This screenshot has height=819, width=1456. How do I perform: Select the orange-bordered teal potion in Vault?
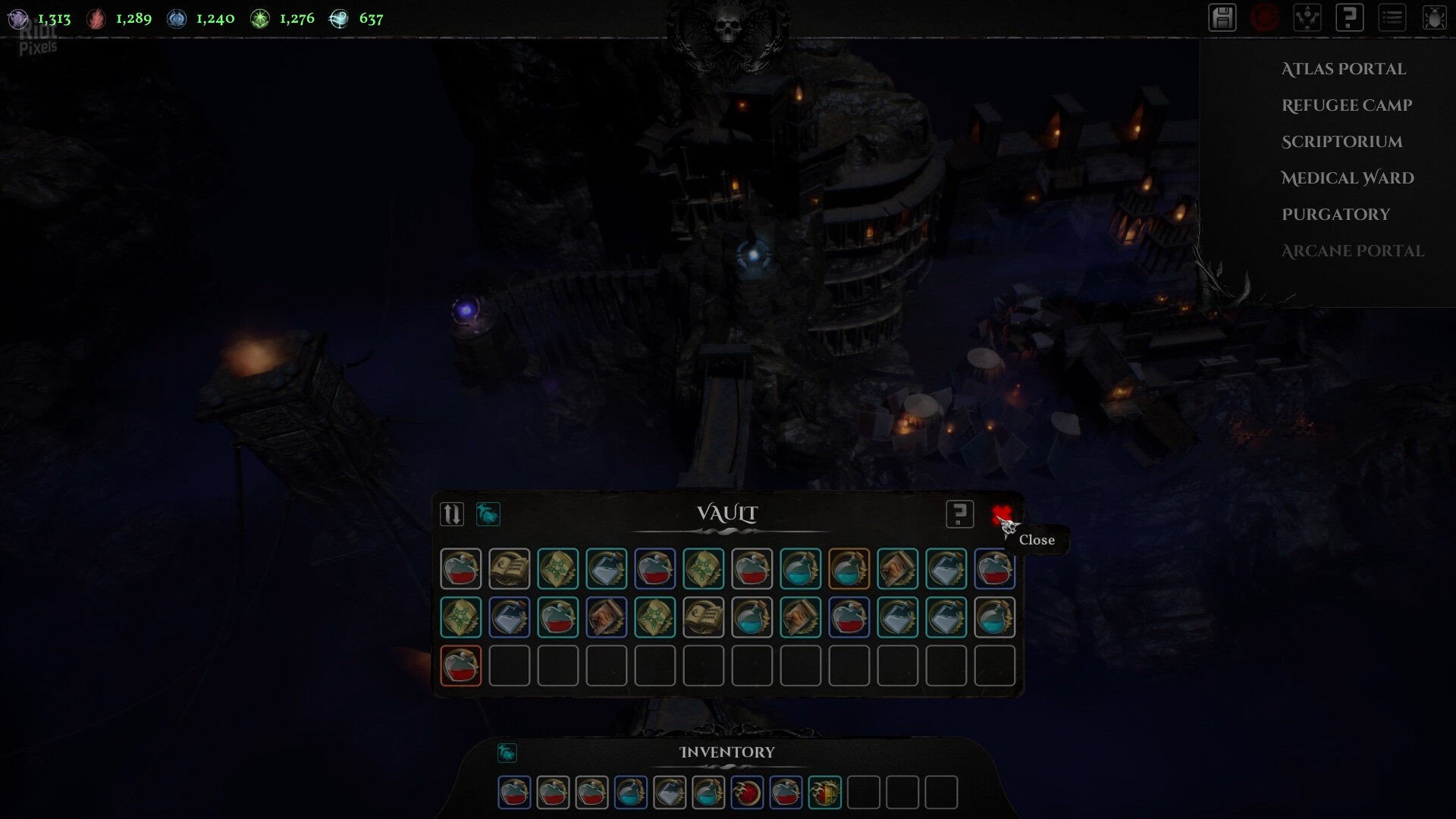849,568
